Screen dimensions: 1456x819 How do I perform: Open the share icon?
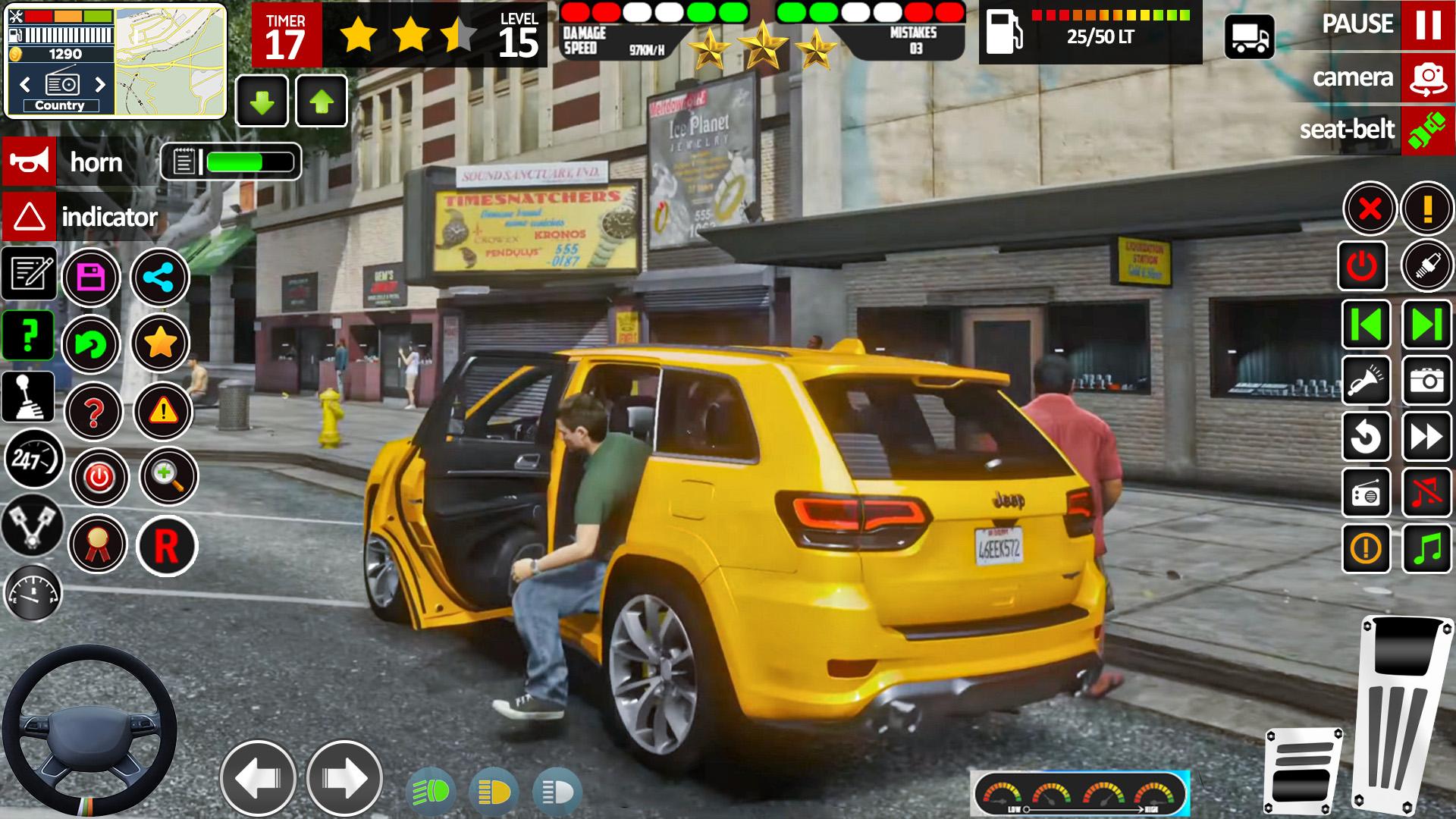pyautogui.click(x=160, y=278)
